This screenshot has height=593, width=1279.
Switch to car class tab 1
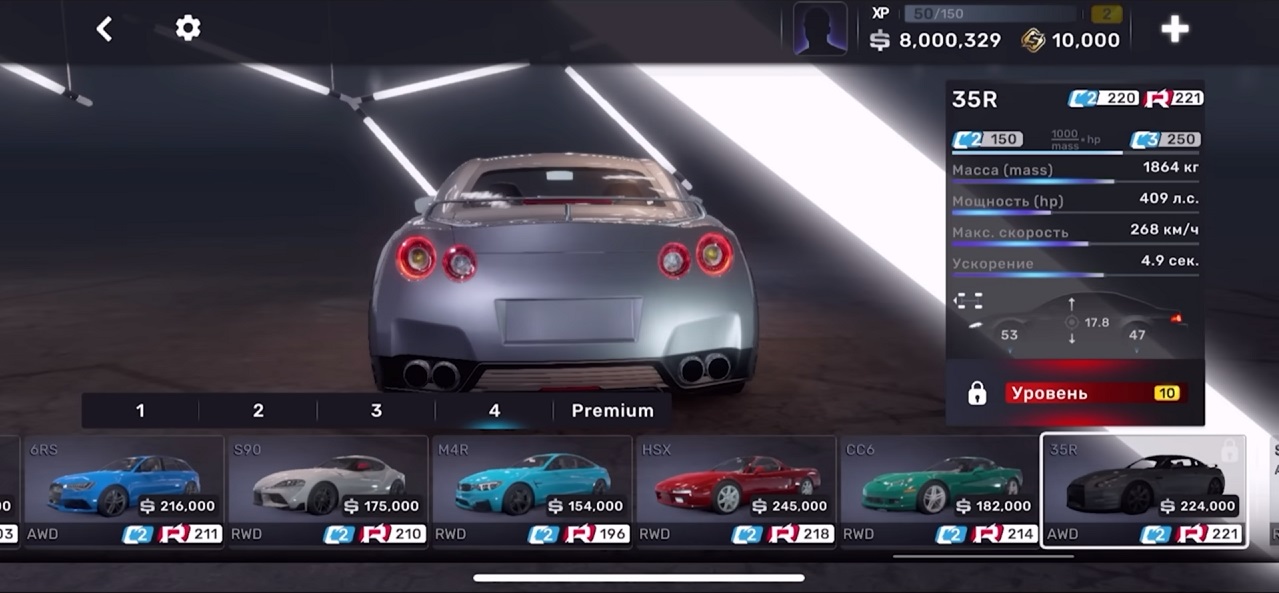coord(140,411)
